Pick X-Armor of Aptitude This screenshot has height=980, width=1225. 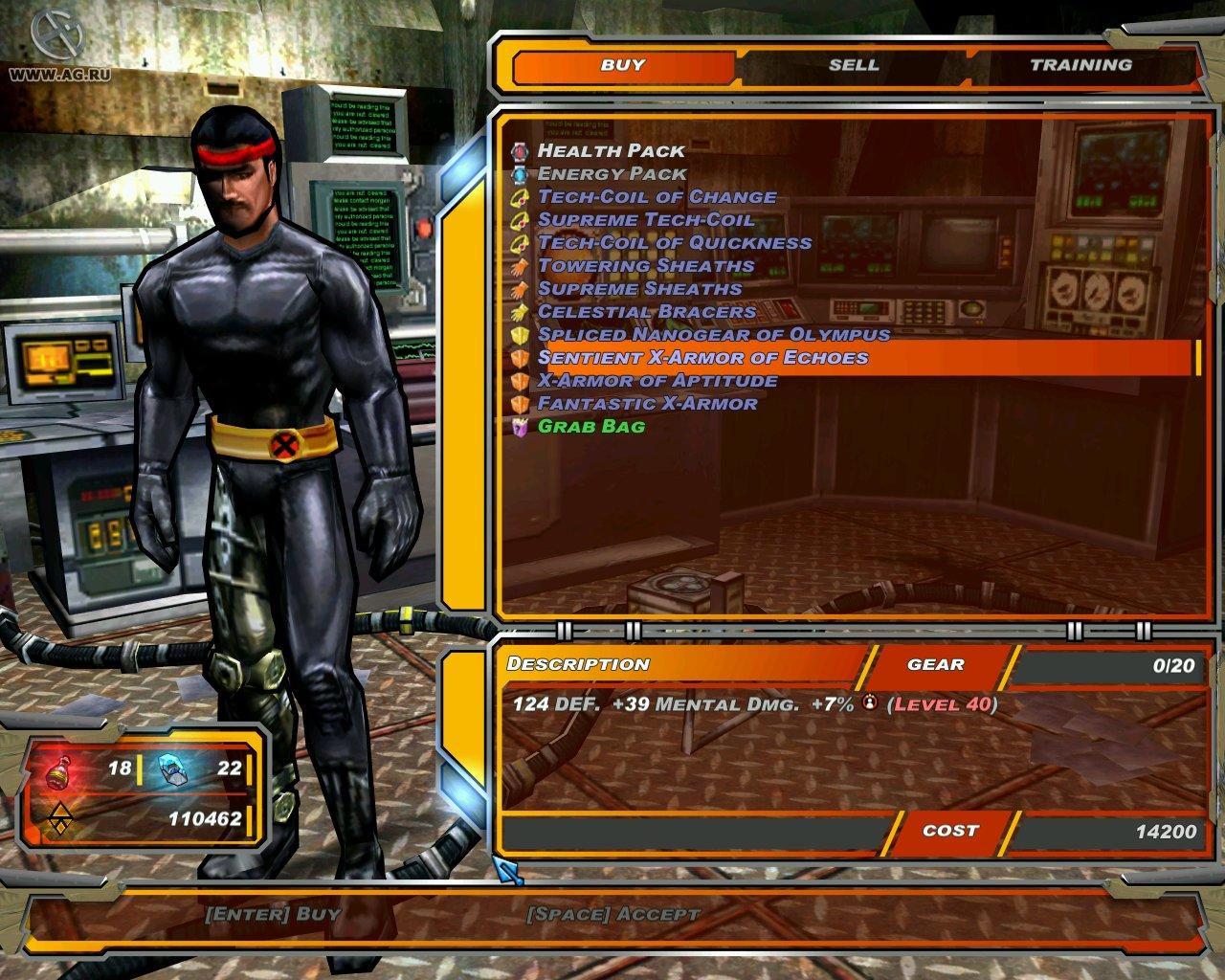(x=657, y=380)
